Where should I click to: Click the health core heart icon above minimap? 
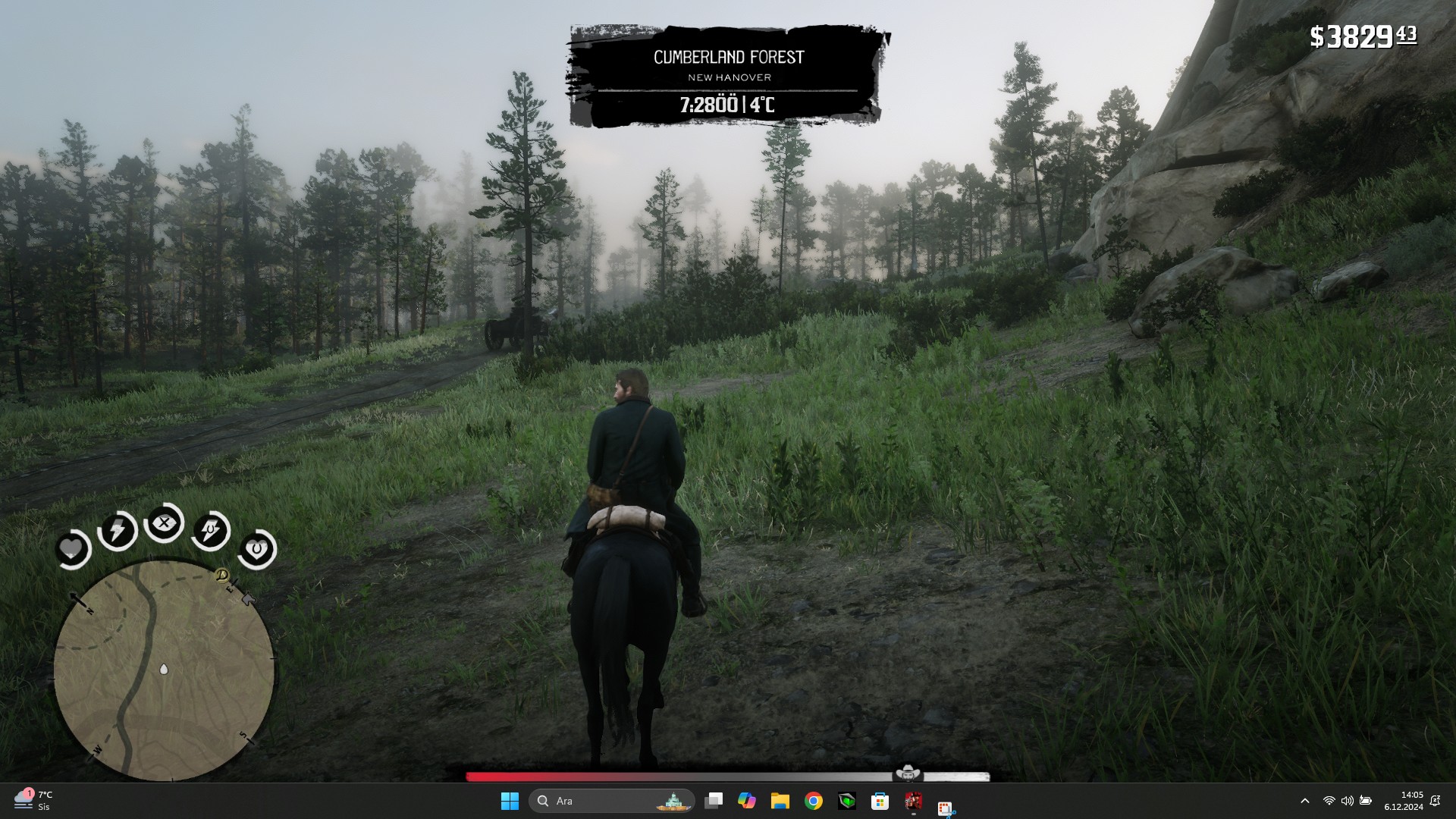(x=71, y=549)
